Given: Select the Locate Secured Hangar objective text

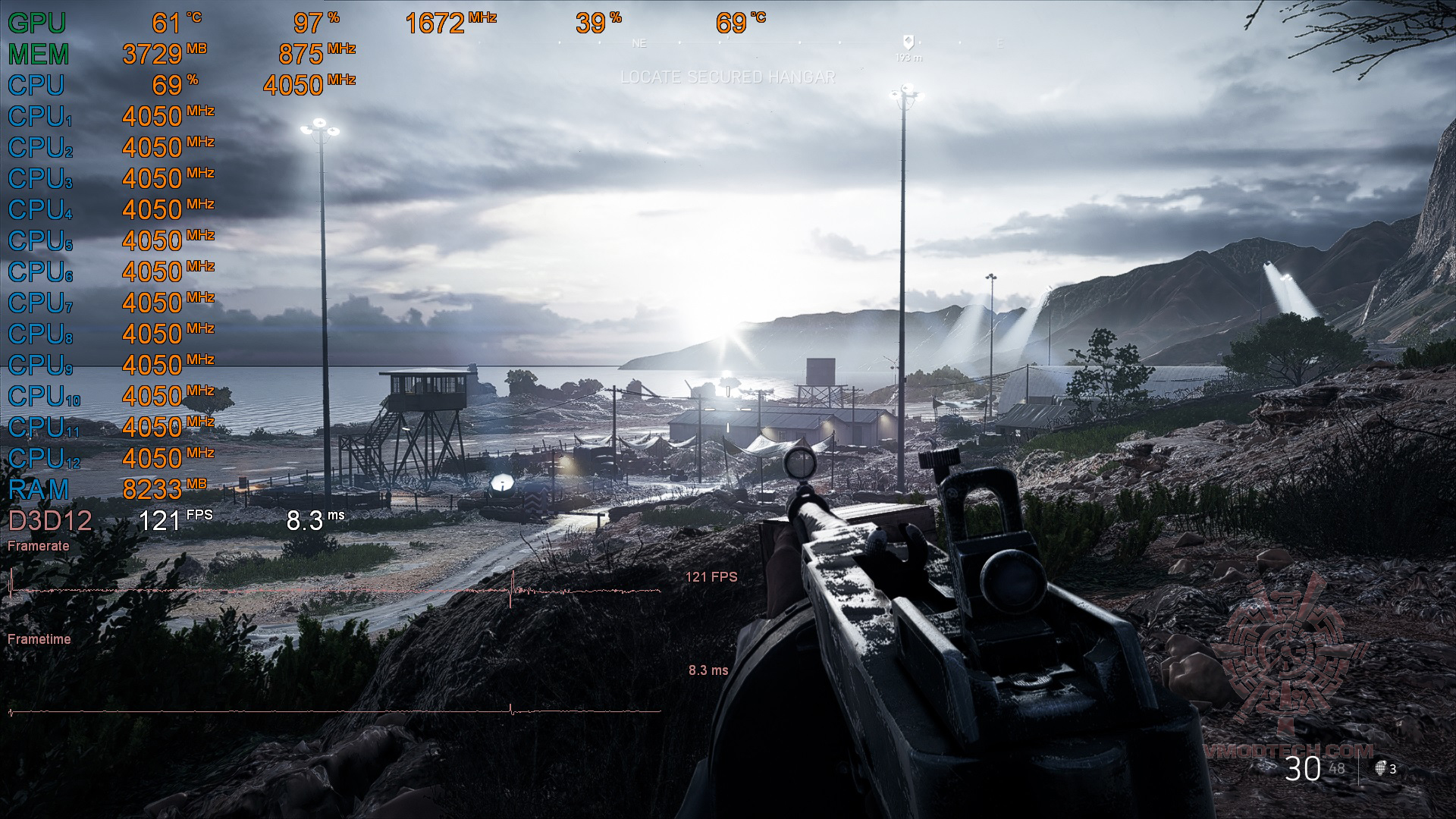Looking at the screenshot, I should coord(727,77).
